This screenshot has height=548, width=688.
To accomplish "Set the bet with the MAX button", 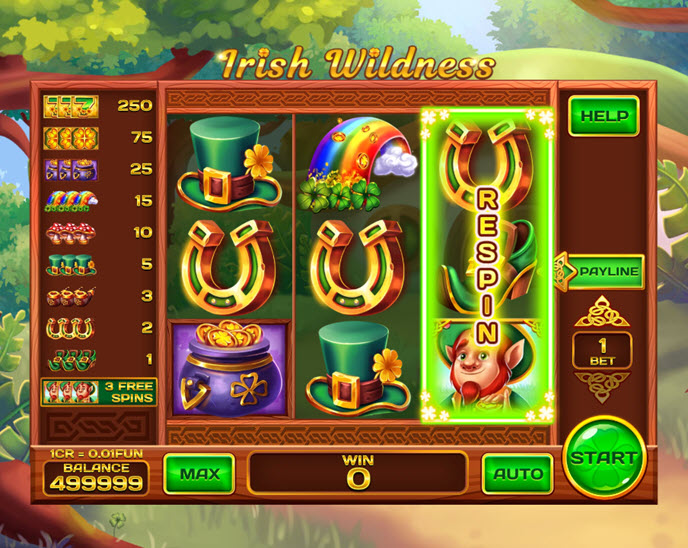I will pos(199,473).
